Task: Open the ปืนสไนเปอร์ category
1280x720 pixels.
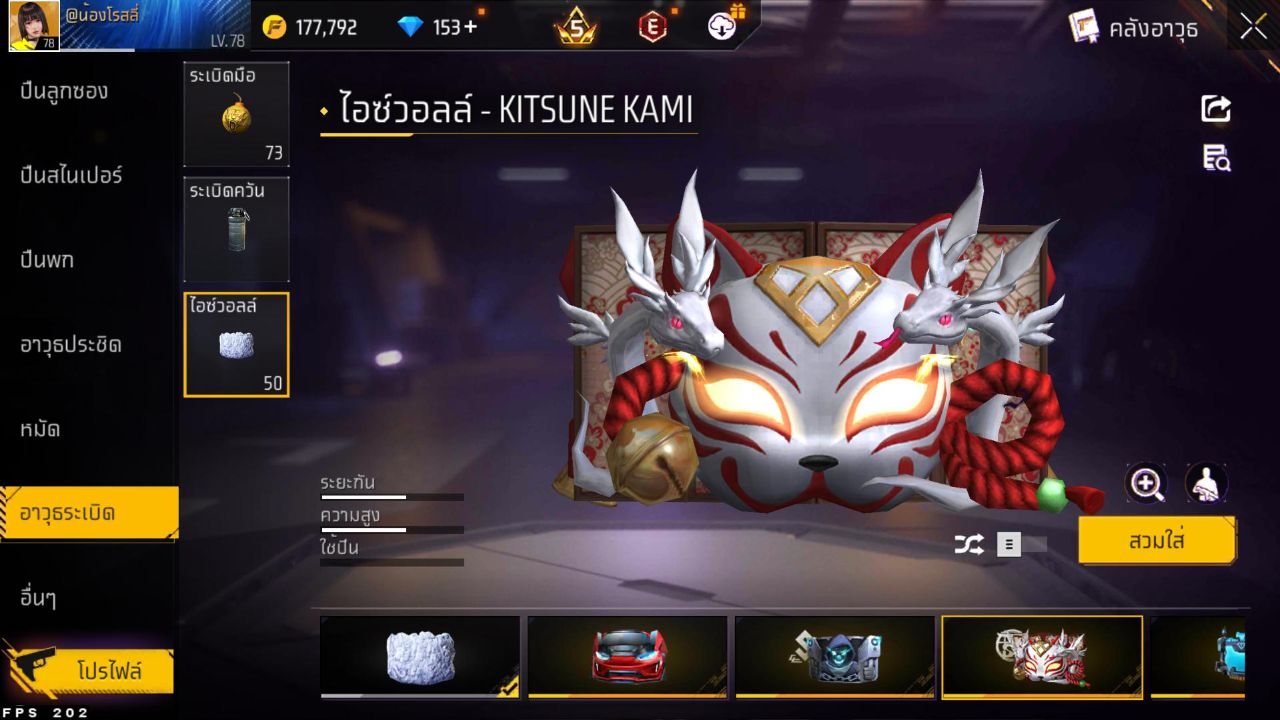Action: [x=71, y=176]
